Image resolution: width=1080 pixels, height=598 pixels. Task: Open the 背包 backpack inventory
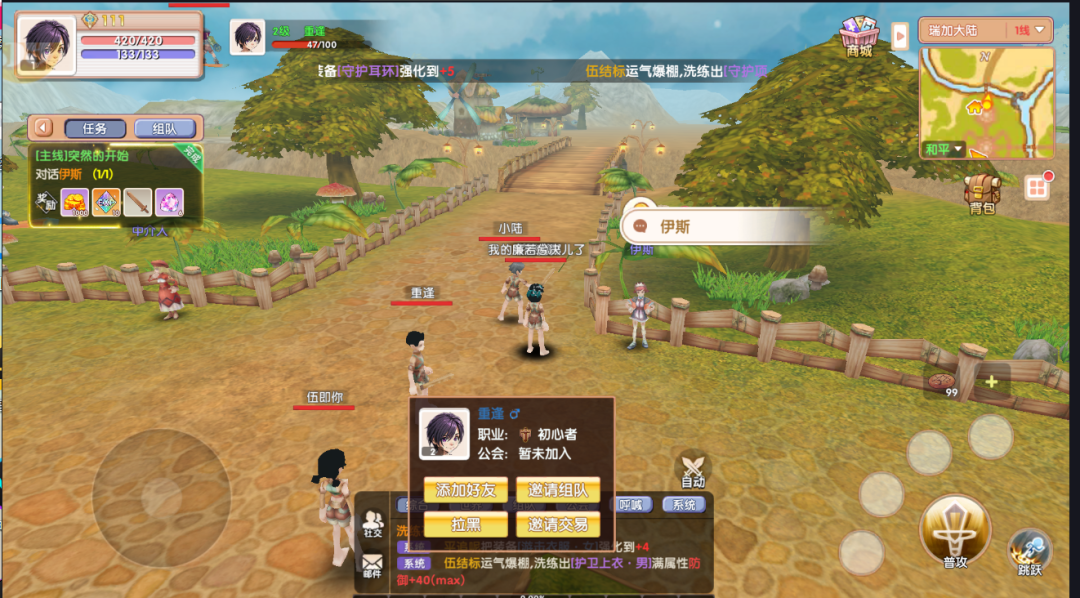982,191
